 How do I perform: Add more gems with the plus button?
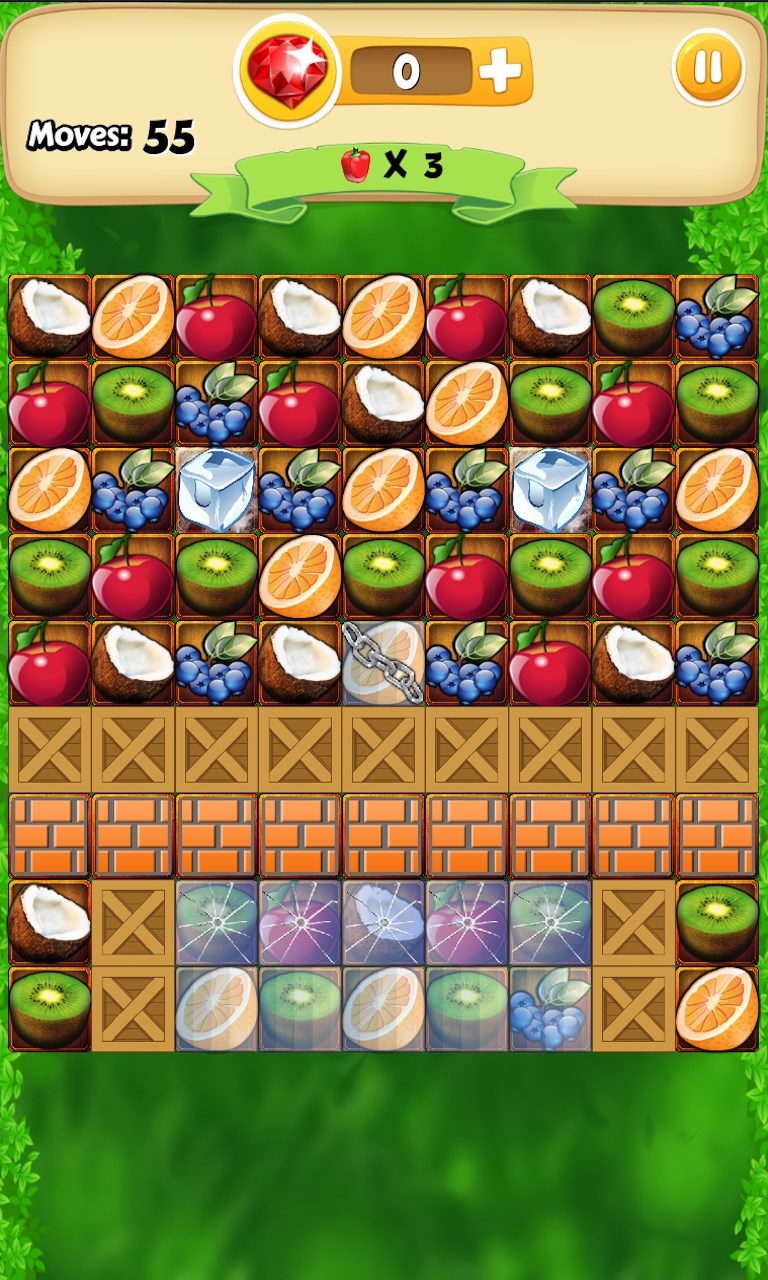[500, 70]
